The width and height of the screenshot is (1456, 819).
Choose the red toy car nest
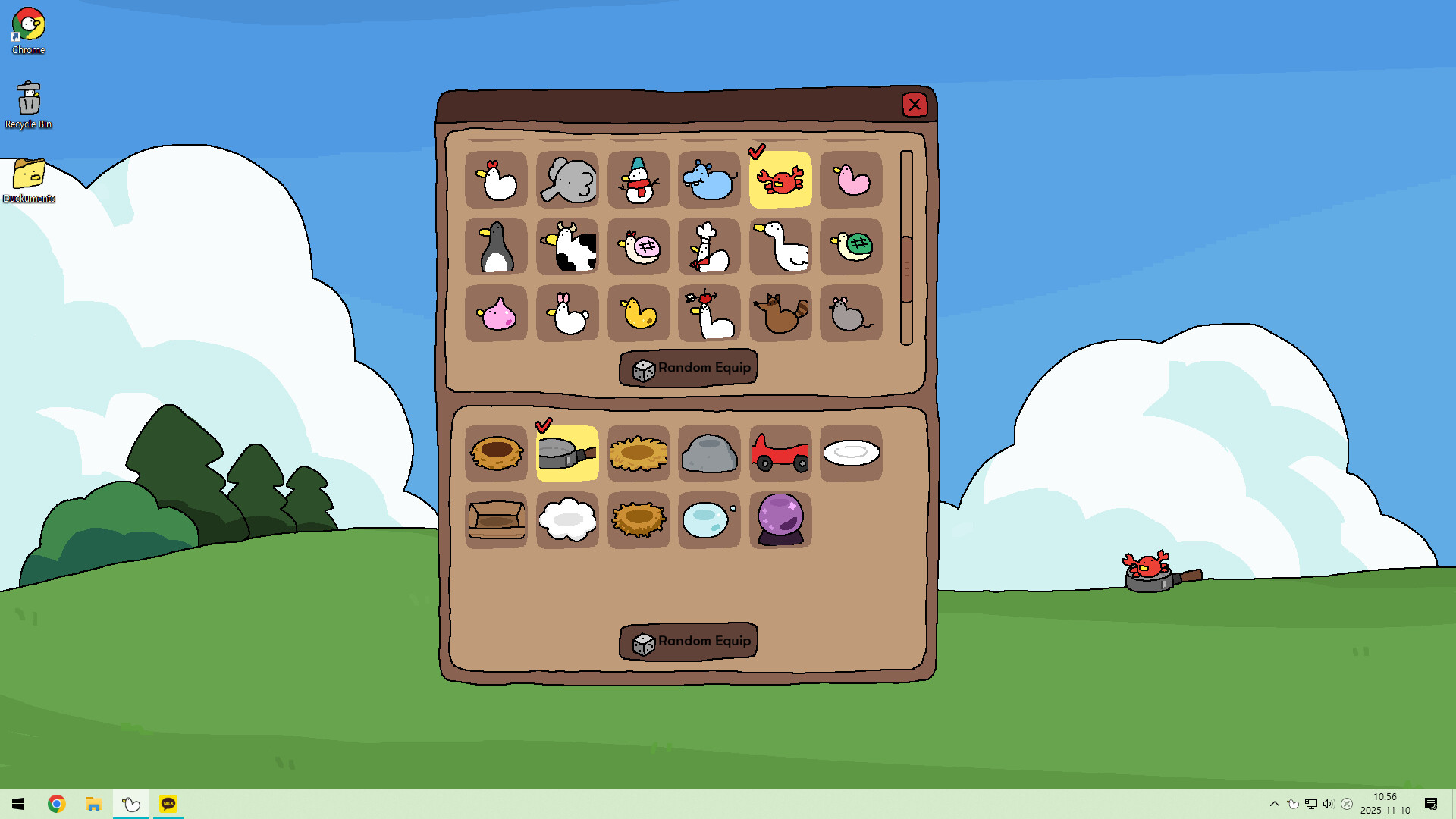click(780, 453)
